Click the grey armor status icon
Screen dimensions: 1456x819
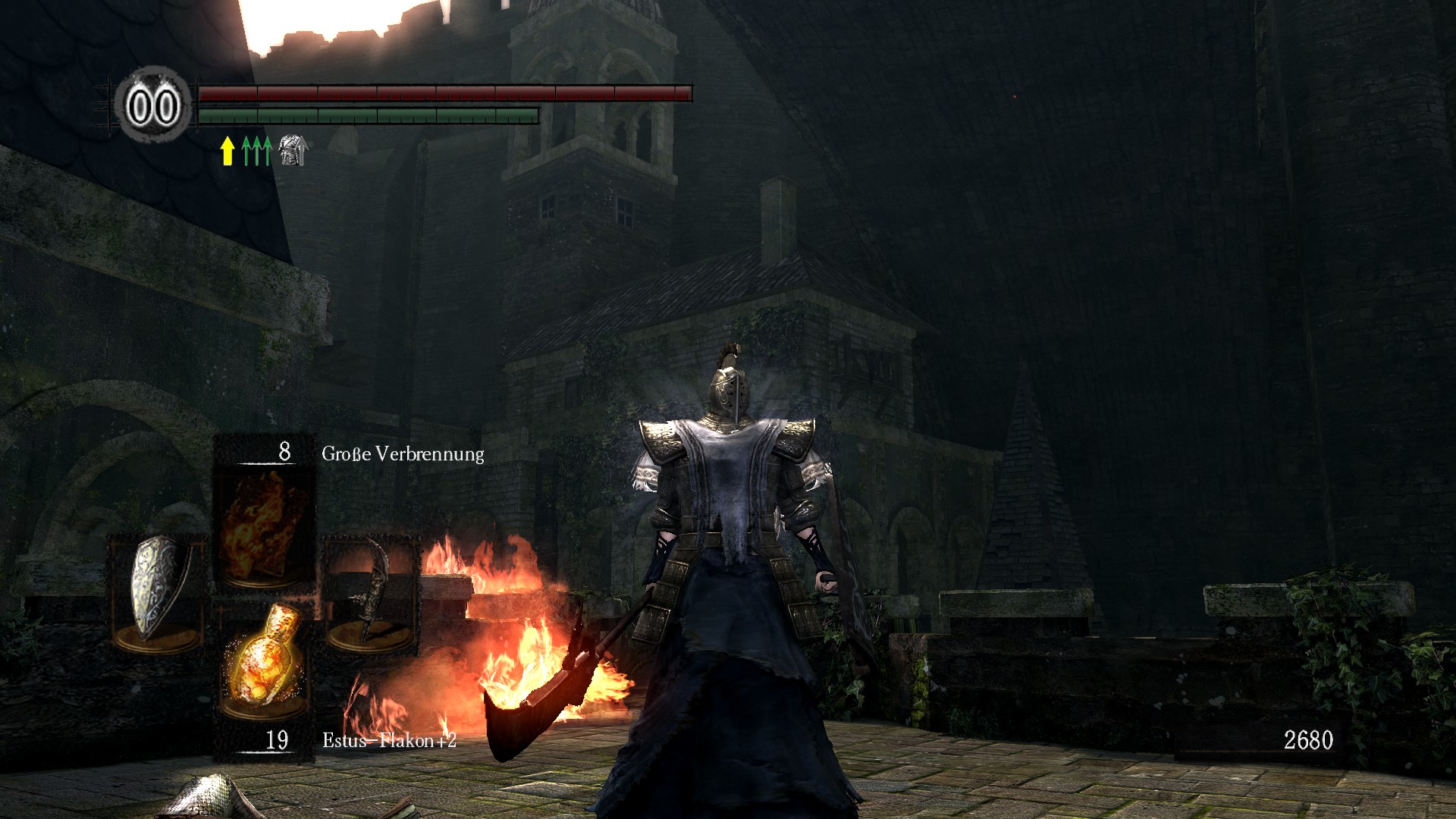tap(292, 150)
